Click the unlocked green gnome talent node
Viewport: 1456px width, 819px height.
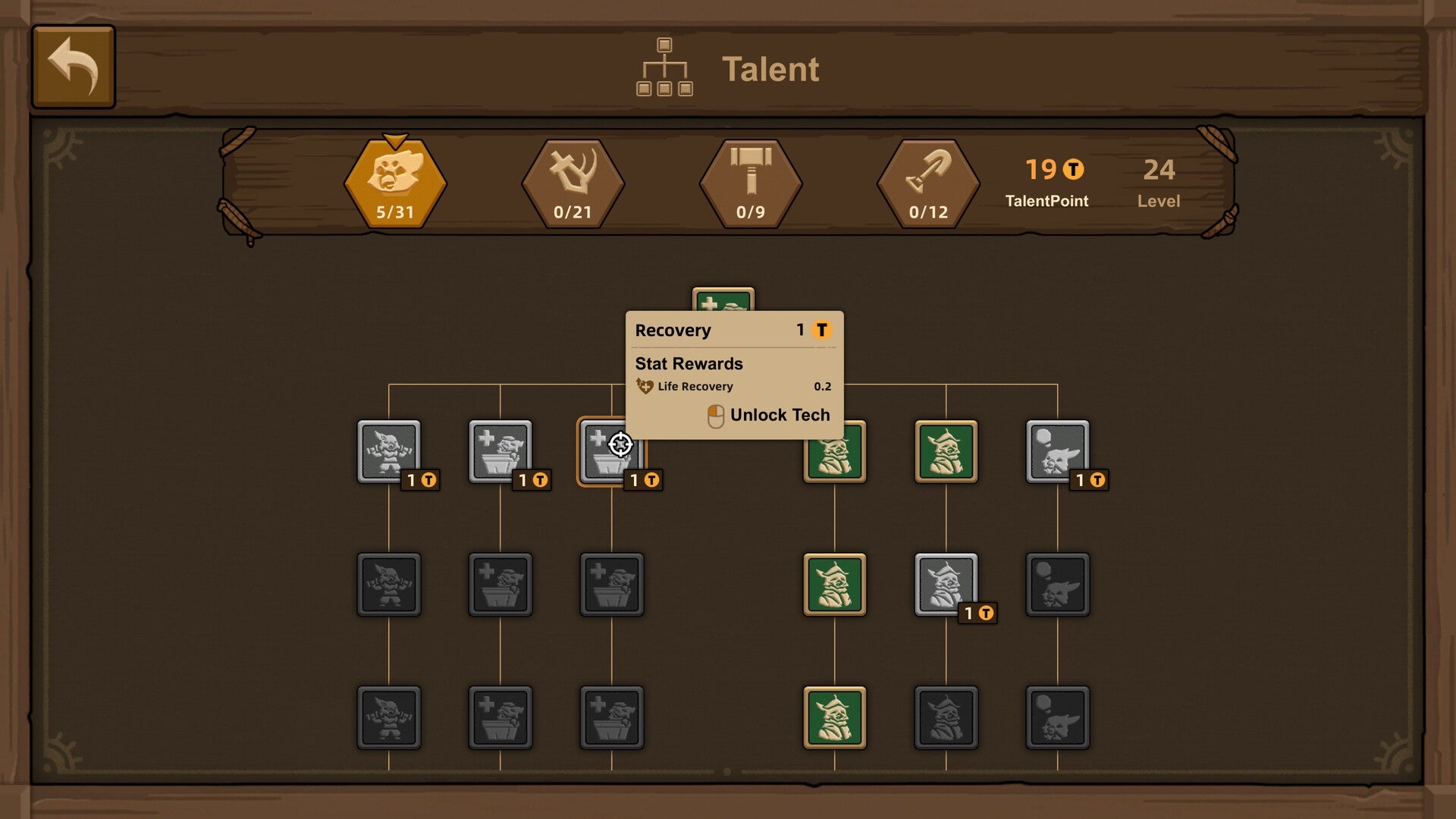tap(834, 451)
